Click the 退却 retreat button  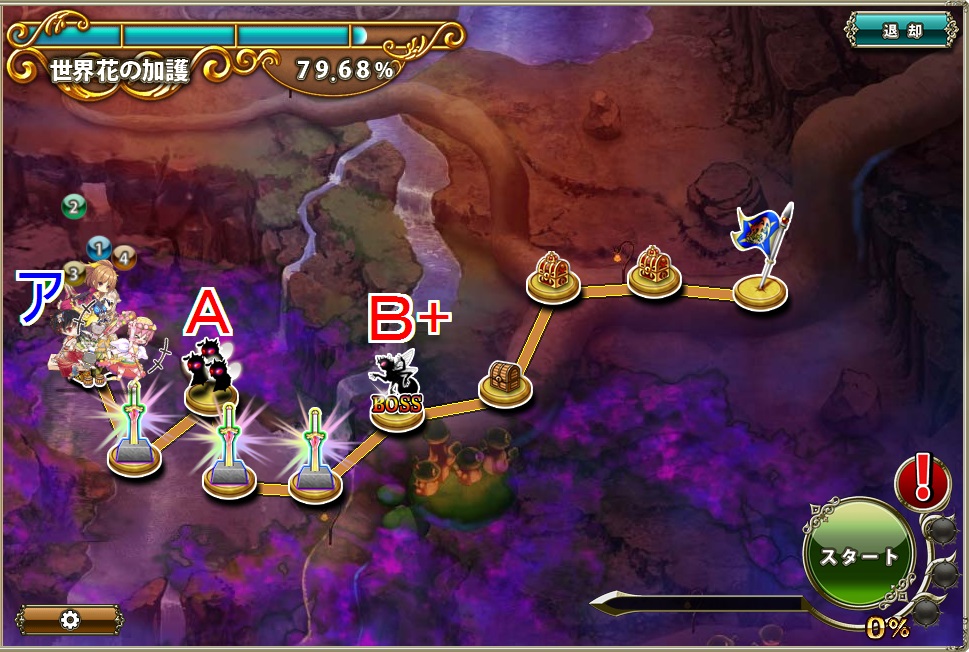coord(901,30)
